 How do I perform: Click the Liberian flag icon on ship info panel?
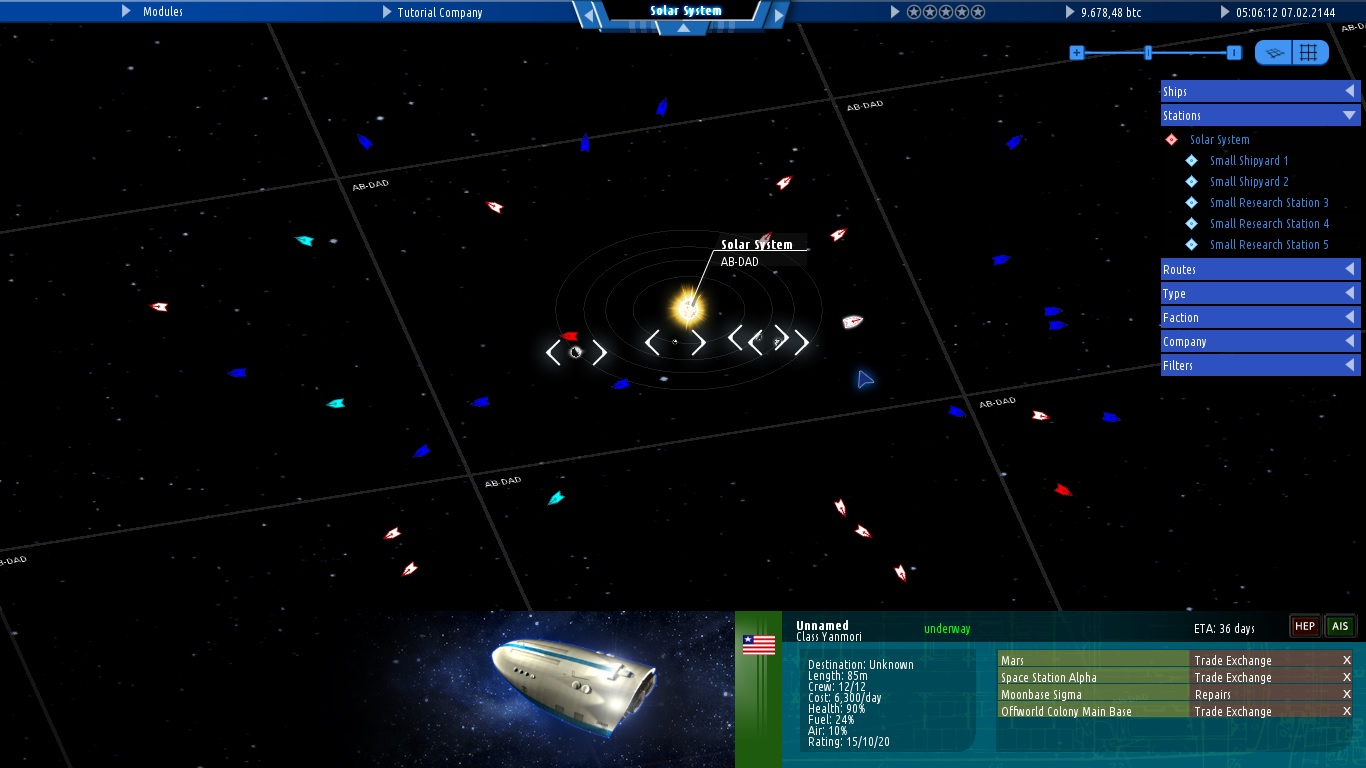[759, 644]
